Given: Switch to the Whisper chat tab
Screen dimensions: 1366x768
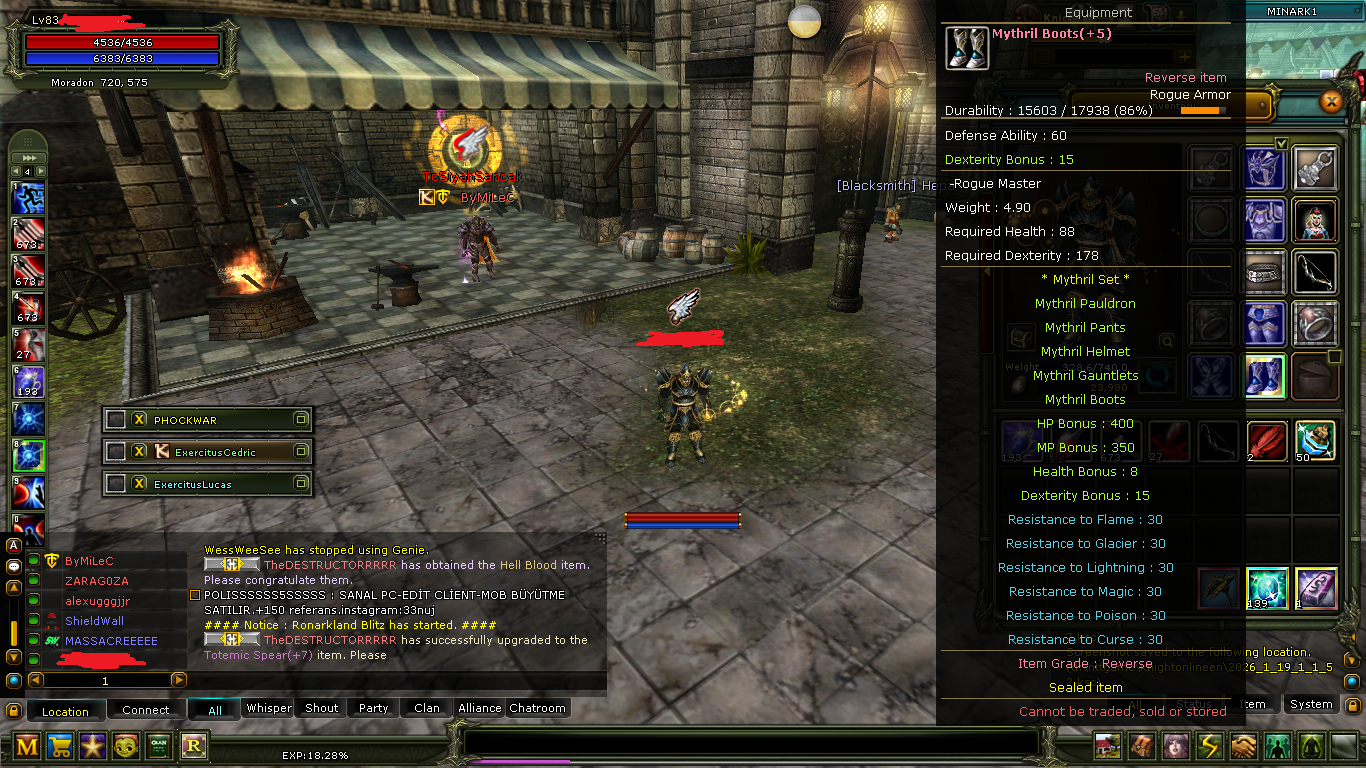Looking at the screenshot, I should (x=267, y=708).
